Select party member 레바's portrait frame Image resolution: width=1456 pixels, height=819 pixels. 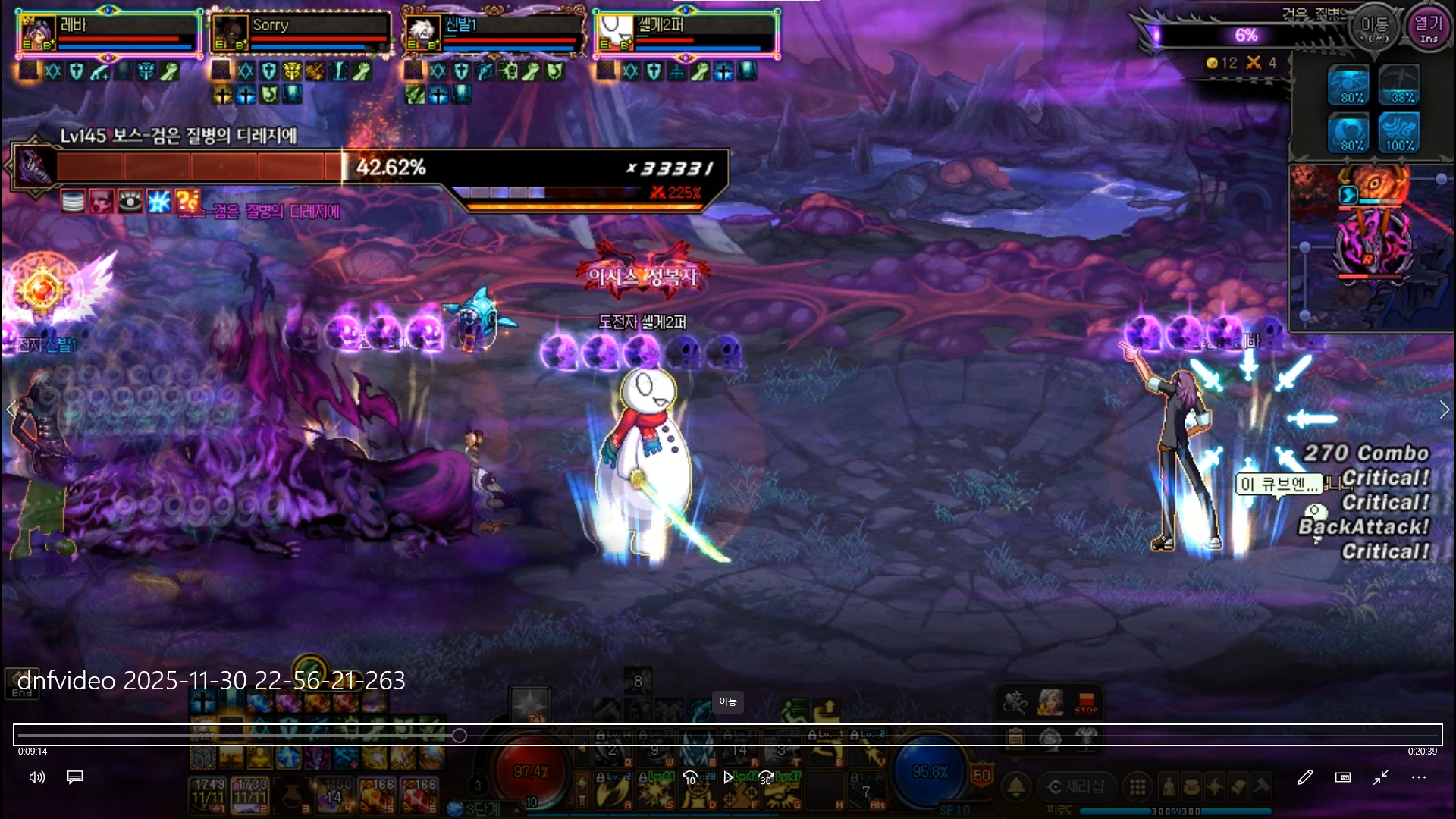pos(37,33)
